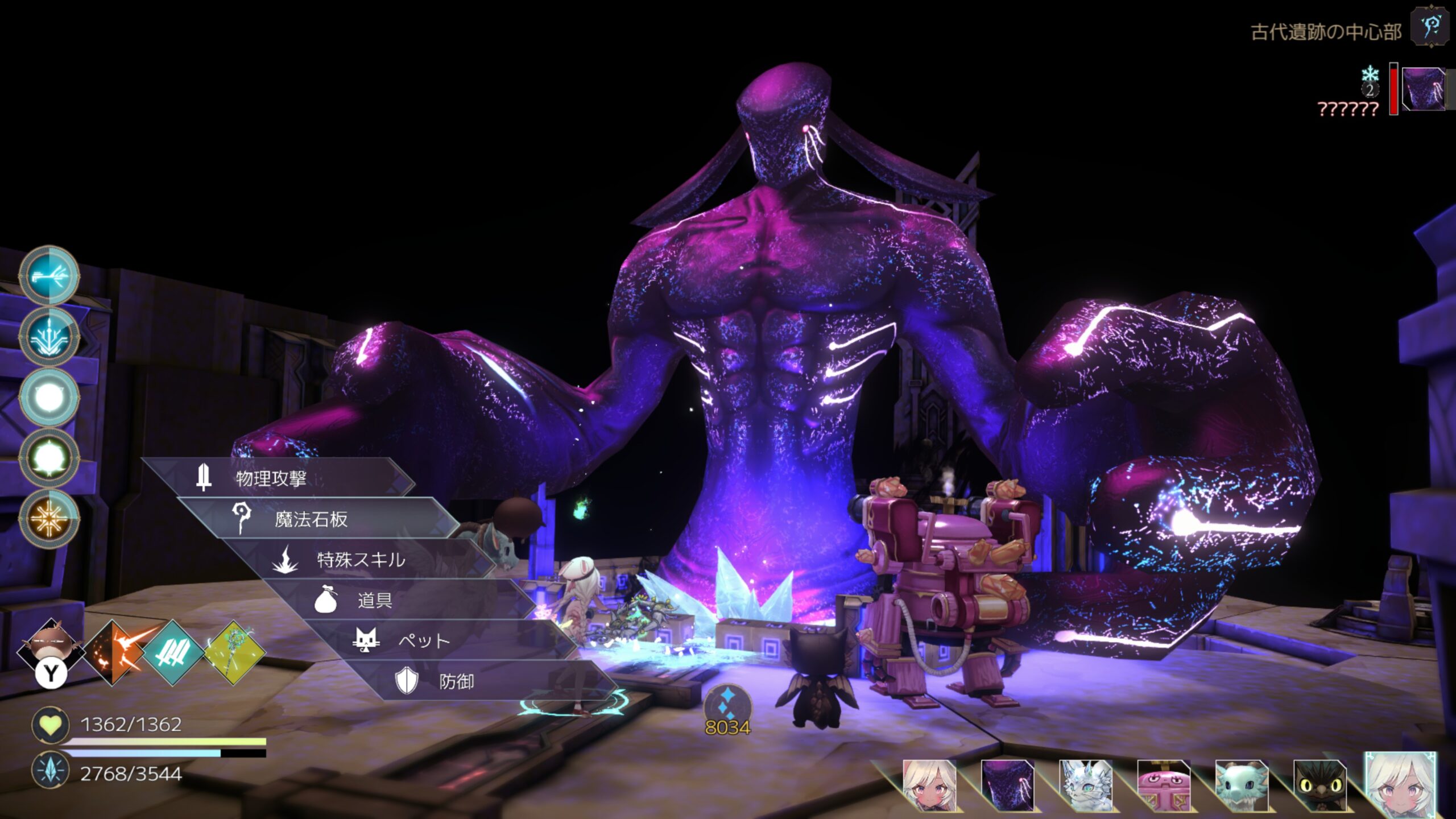Activate the cyan trident slate orb
The image size is (1456, 819).
49,336
